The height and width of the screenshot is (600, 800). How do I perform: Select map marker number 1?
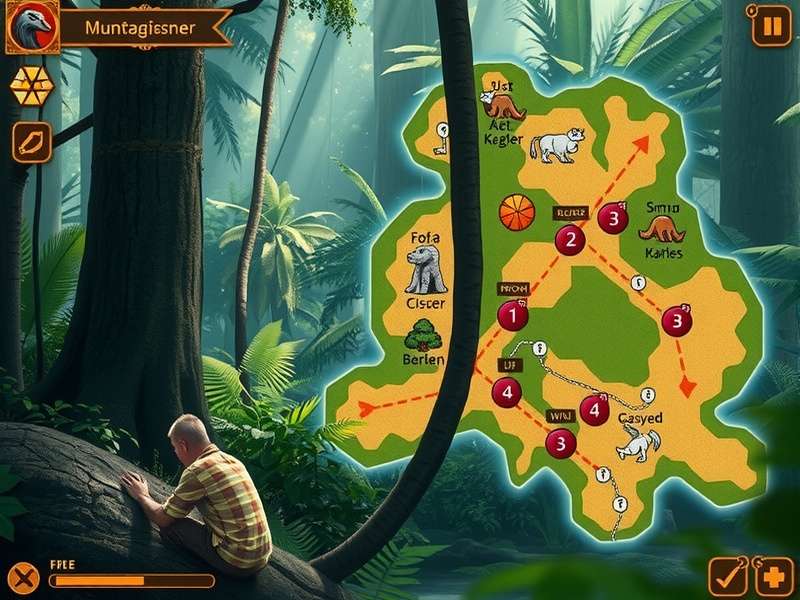click(x=512, y=316)
